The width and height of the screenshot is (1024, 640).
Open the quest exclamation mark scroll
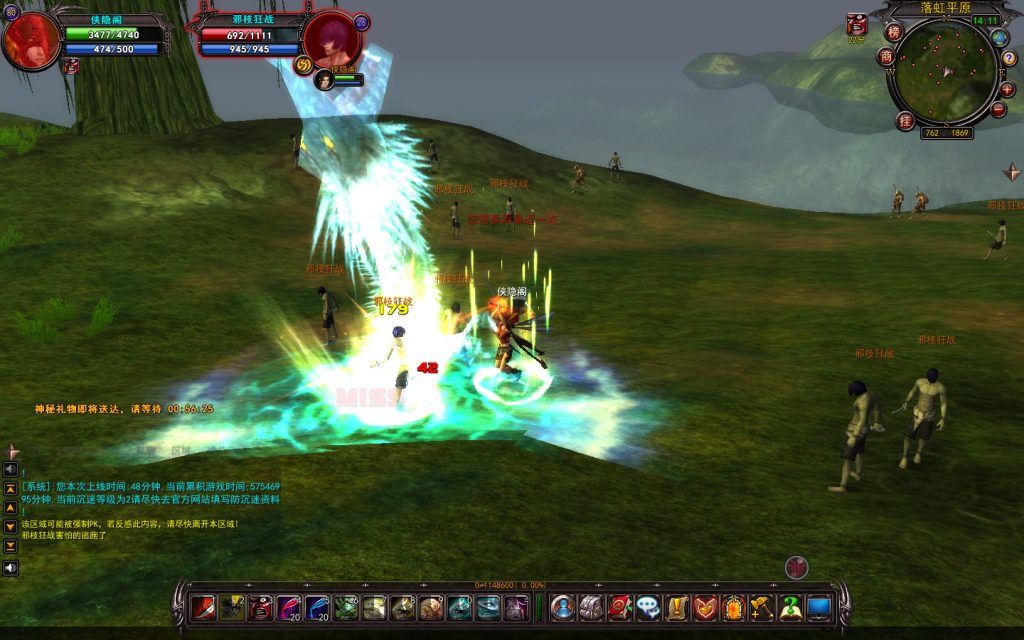677,607
